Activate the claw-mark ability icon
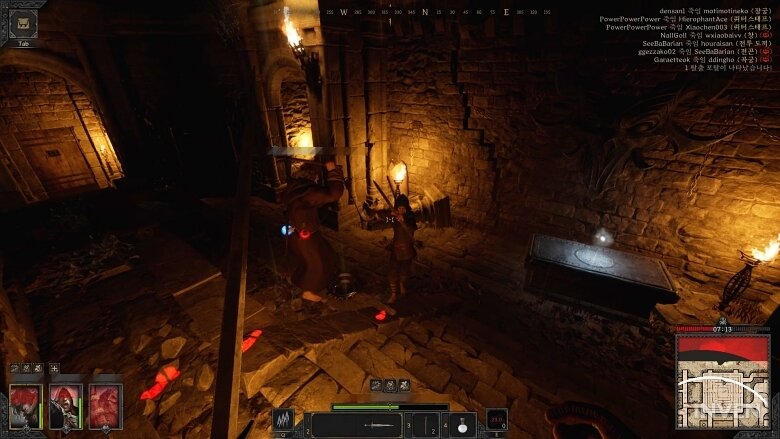Image resolution: width=780 pixels, height=439 pixels. (x=284, y=422)
